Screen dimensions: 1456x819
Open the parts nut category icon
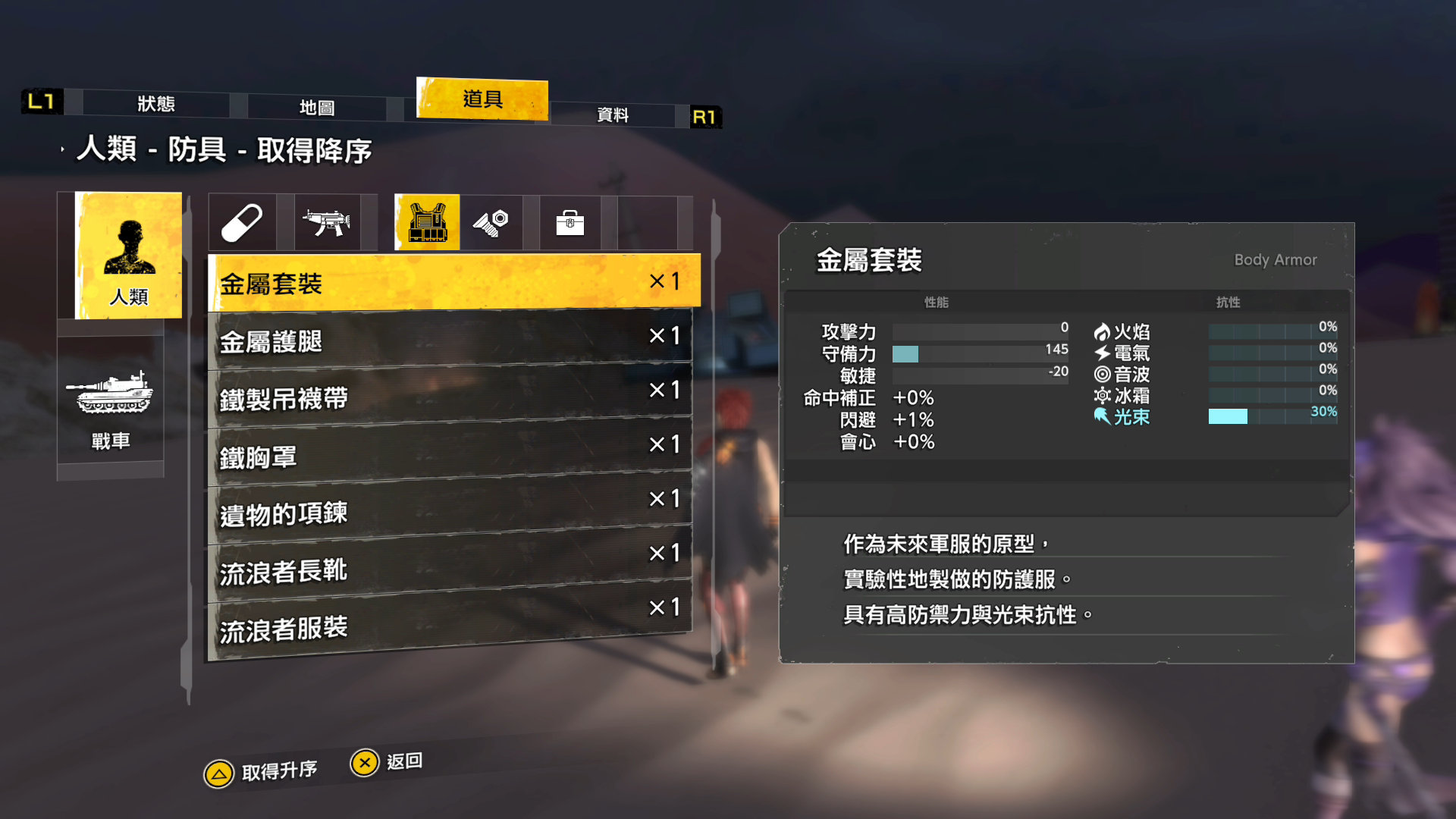click(497, 221)
